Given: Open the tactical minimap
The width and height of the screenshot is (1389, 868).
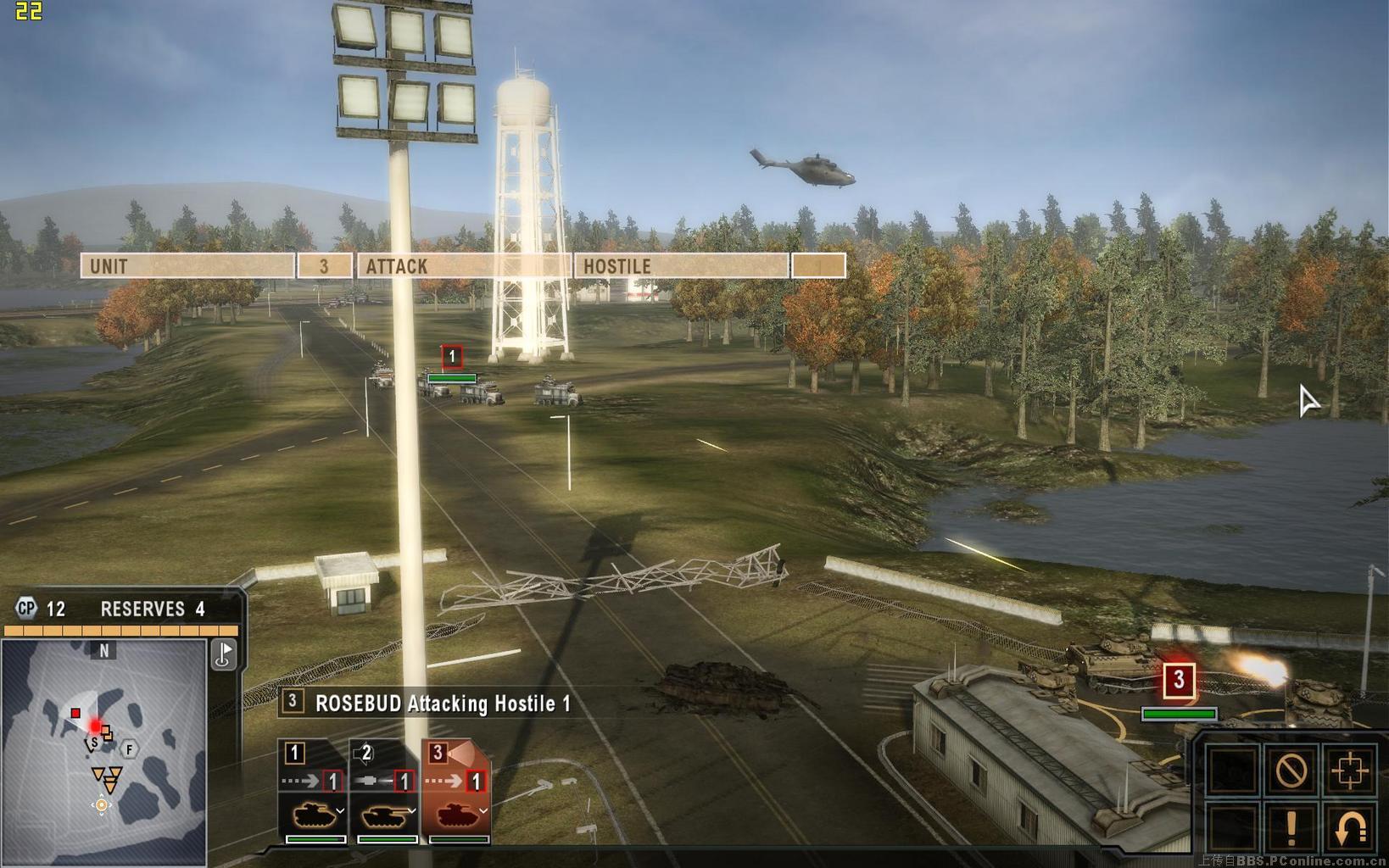Looking at the screenshot, I should click(x=103, y=753).
